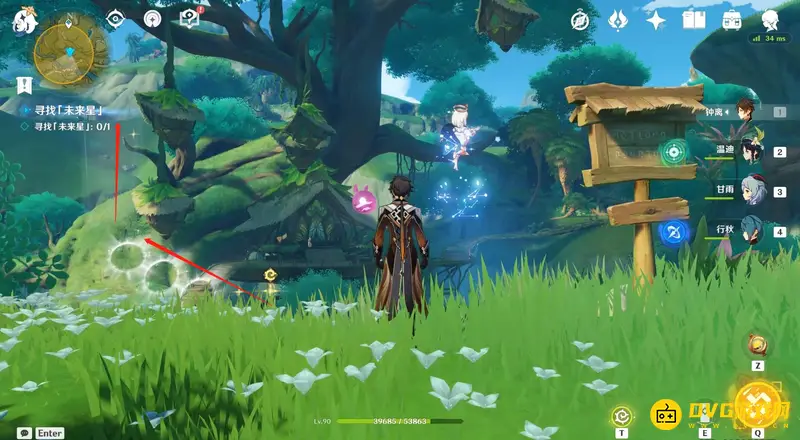Image resolution: width=800 pixels, height=440 pixels.
Task: Open the circular arch icon beside the eye
Action: tap(152, 18)
